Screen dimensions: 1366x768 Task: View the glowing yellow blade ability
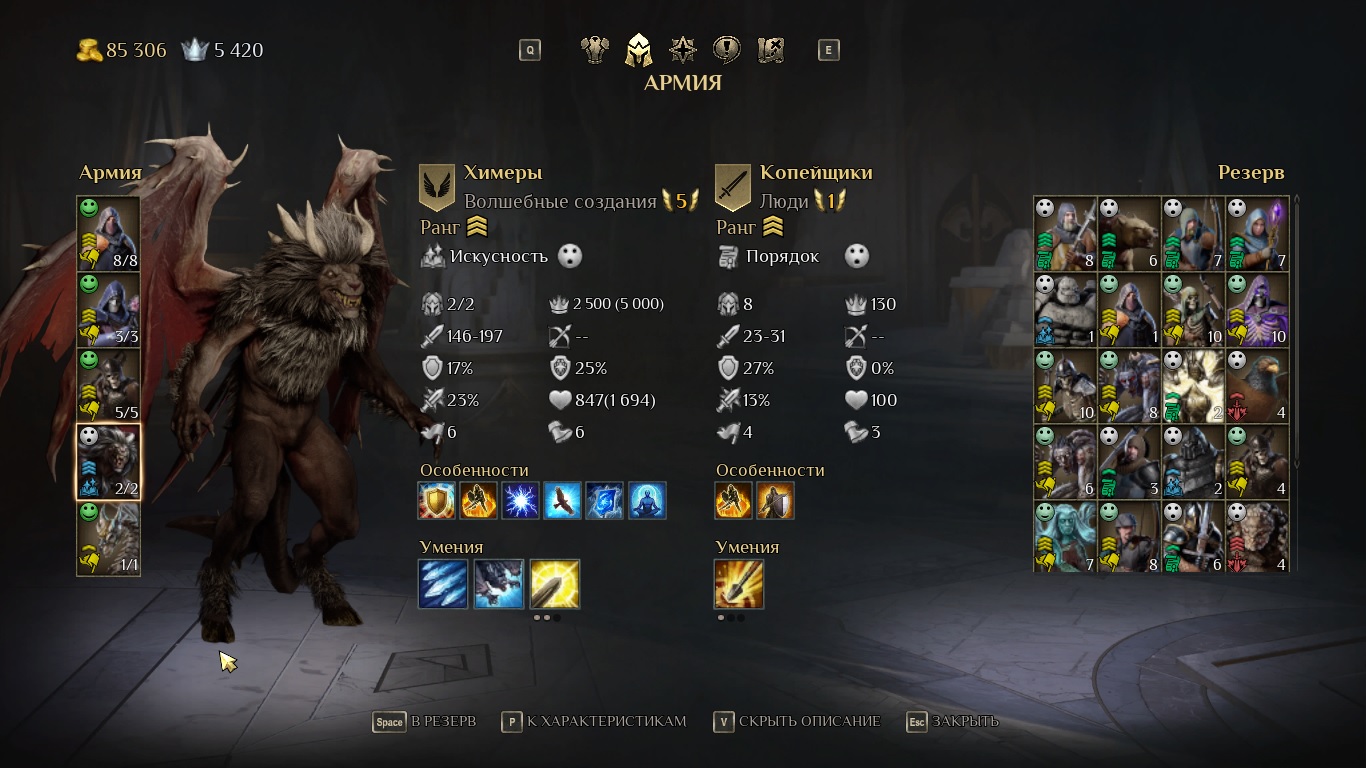click(555, 584)
